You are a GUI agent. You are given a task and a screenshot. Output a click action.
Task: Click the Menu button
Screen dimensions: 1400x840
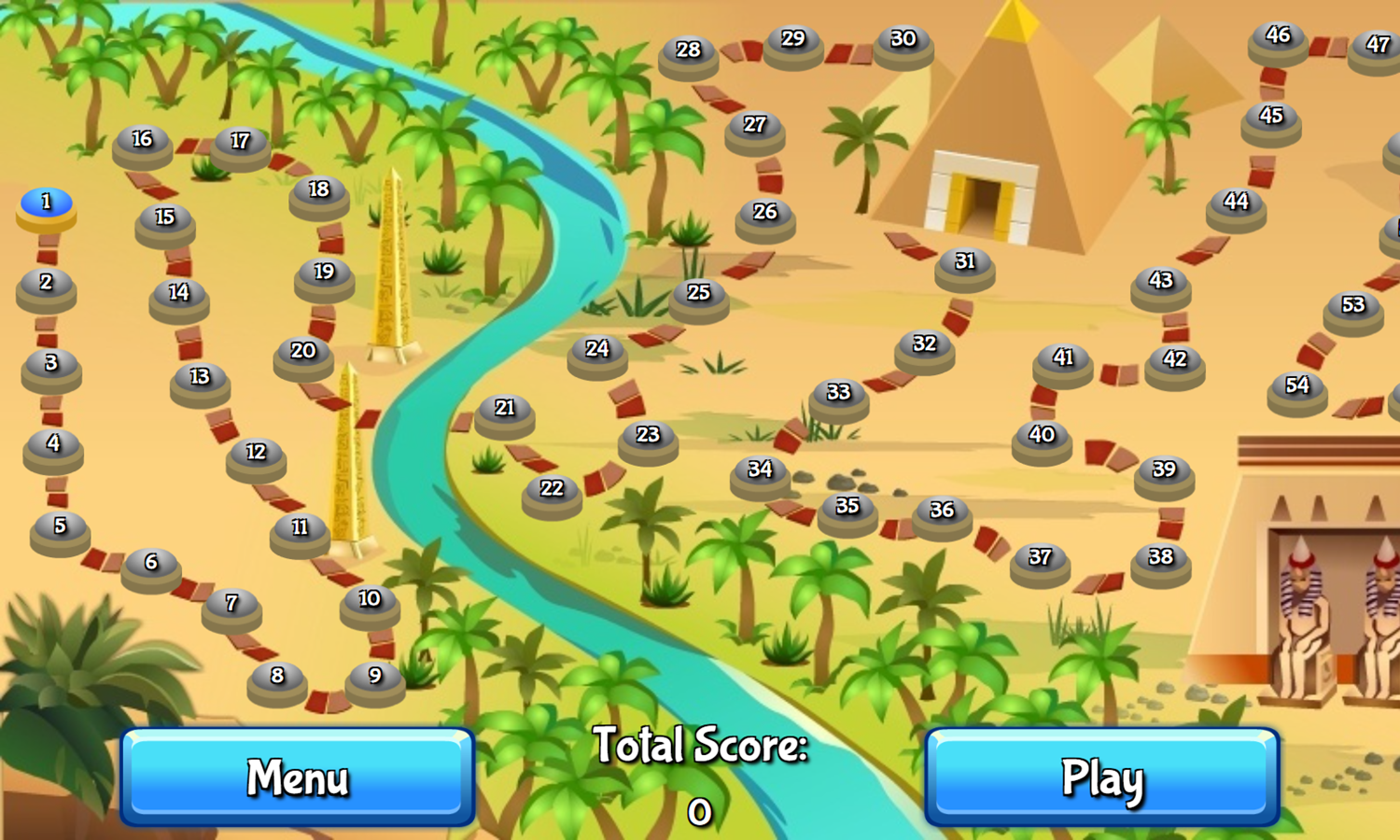point(297,777)
